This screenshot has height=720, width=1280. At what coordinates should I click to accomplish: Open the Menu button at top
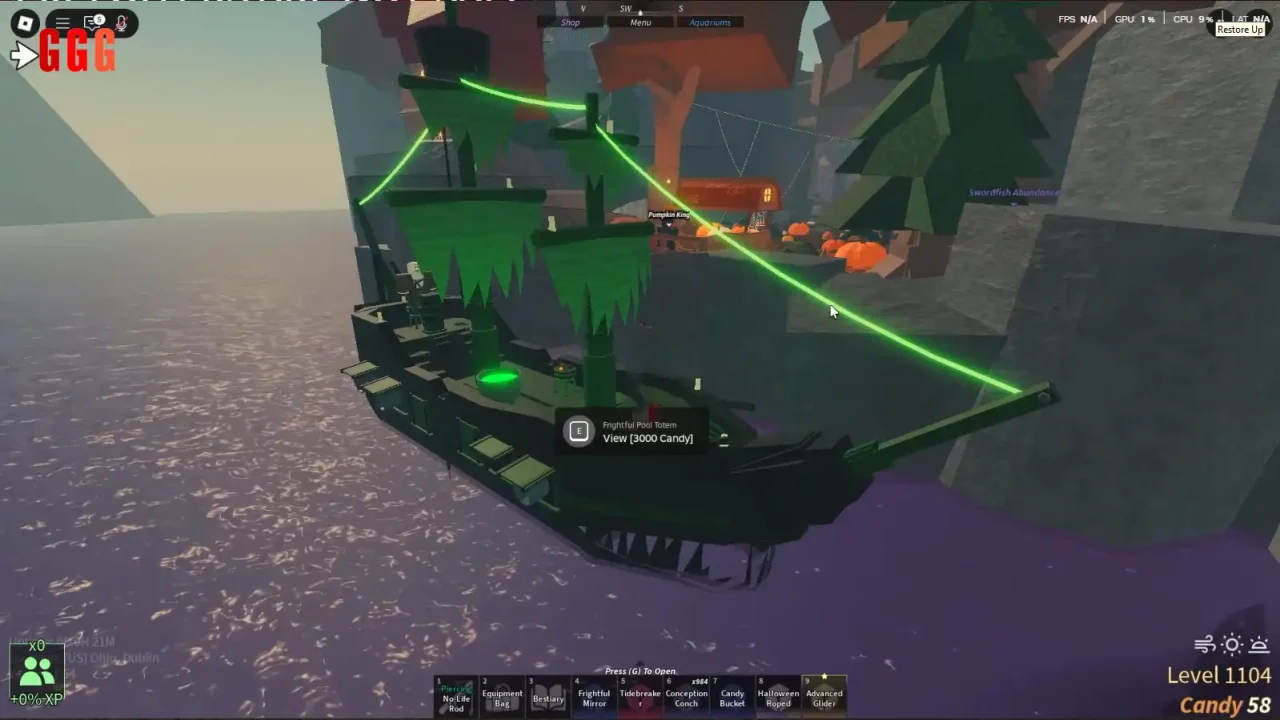[640, 22]
